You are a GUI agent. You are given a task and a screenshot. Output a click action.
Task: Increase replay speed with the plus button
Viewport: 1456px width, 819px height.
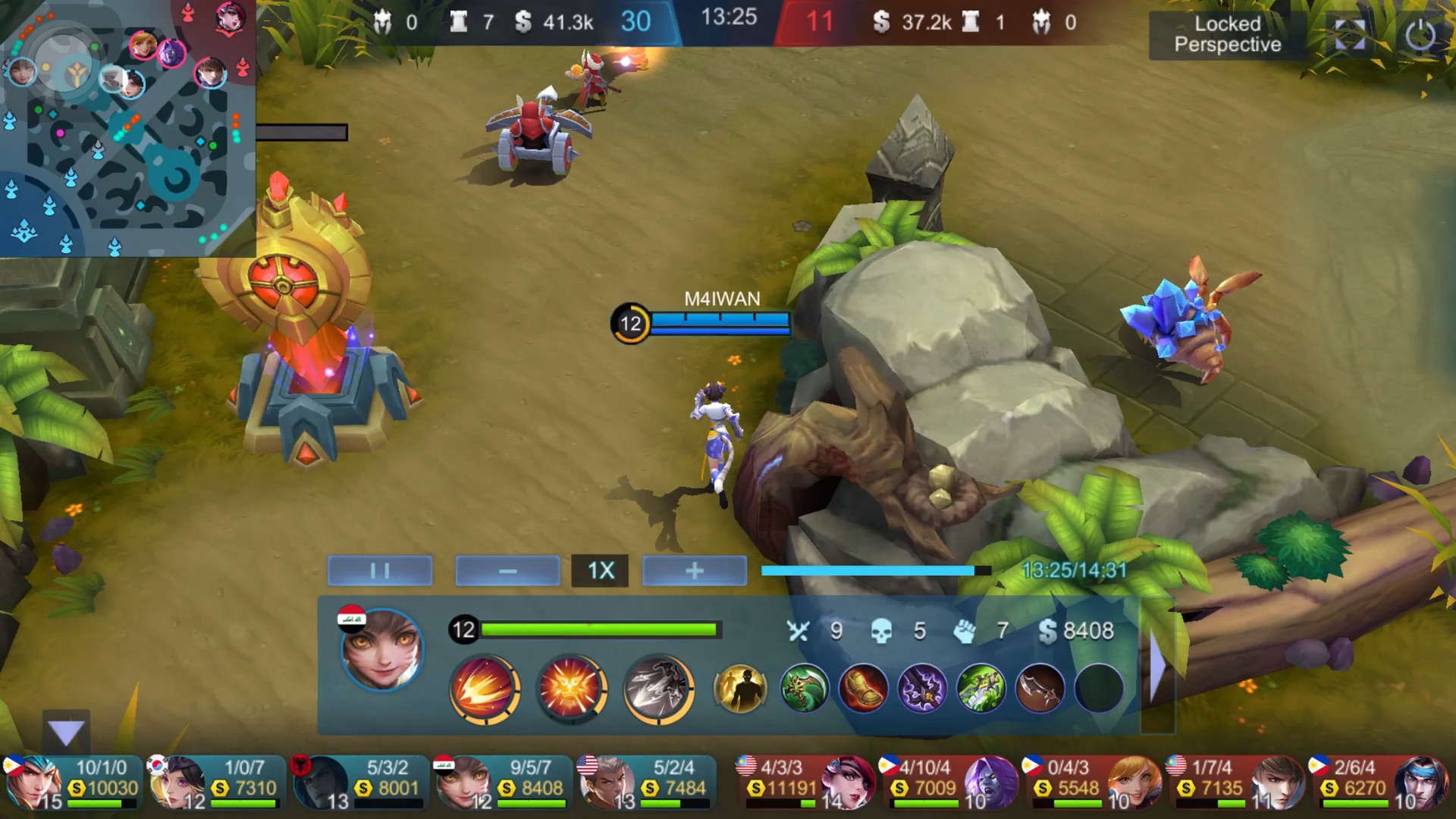[x=694, y=570]
